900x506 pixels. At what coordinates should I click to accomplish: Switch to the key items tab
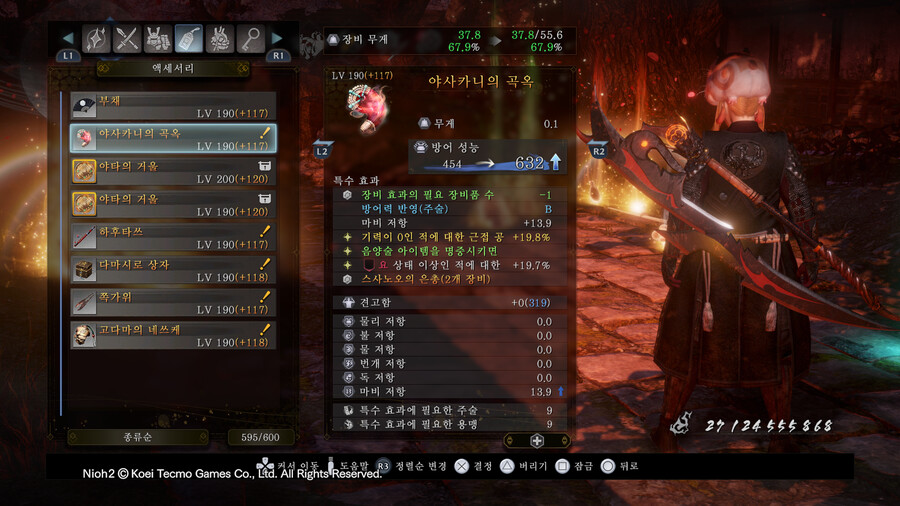251,39
